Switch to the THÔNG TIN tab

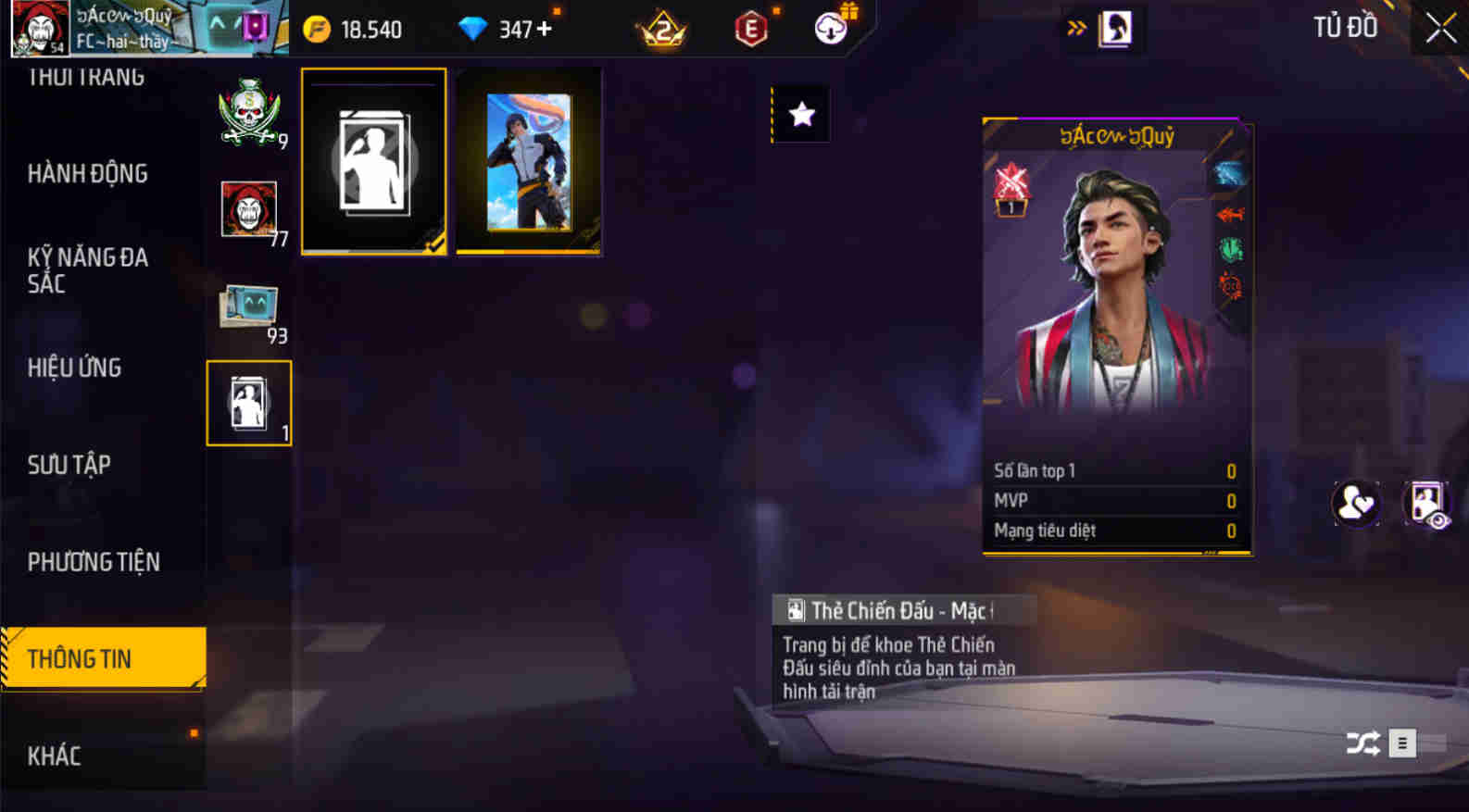pyautogui.click(x=104, y=658)
